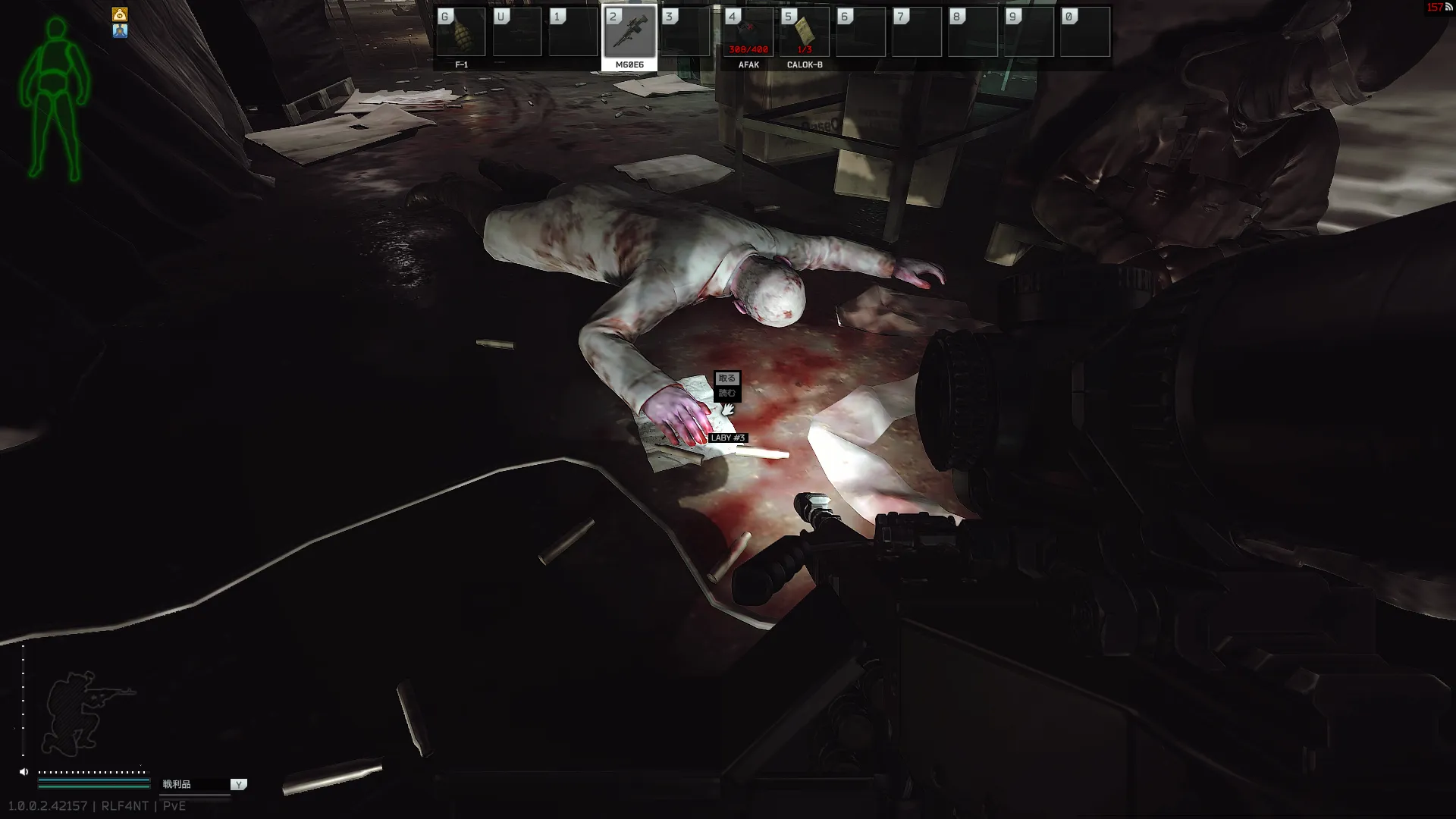1456x819 pixels.
Task: Use the AFAK medkit slot
Action: 748,33
